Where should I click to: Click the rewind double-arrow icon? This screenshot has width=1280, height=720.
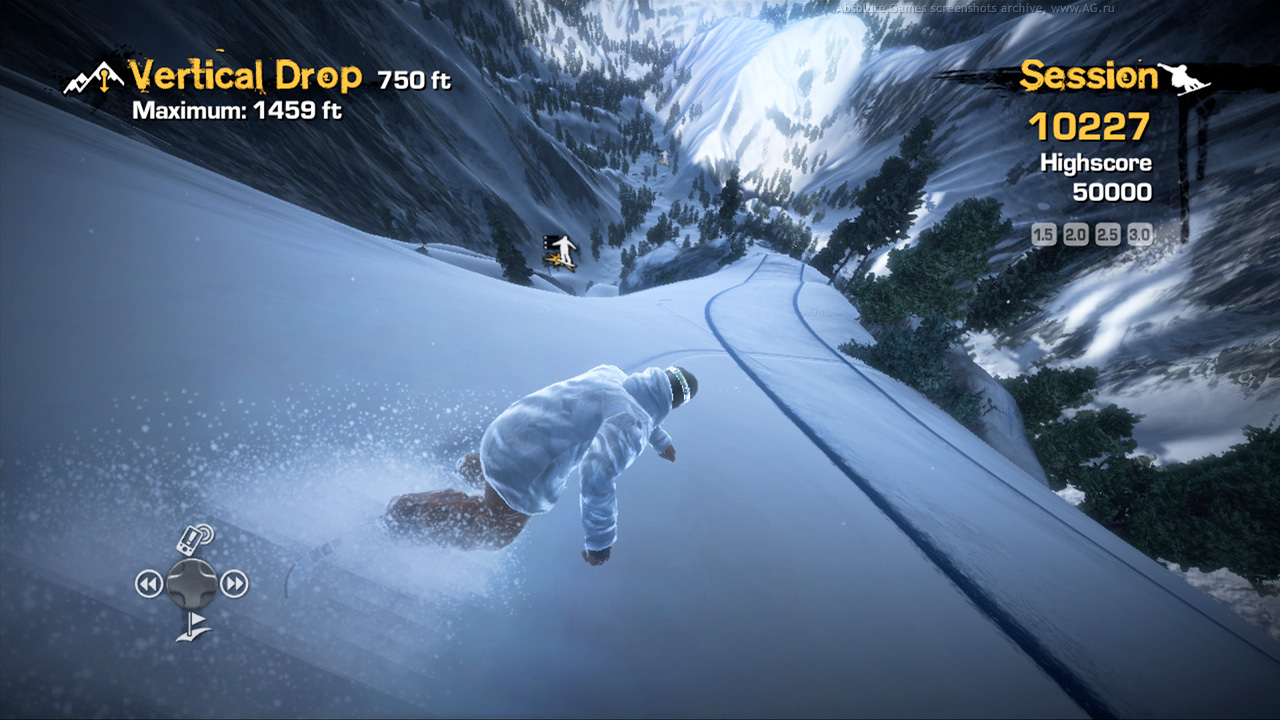(x=149, y=583)
